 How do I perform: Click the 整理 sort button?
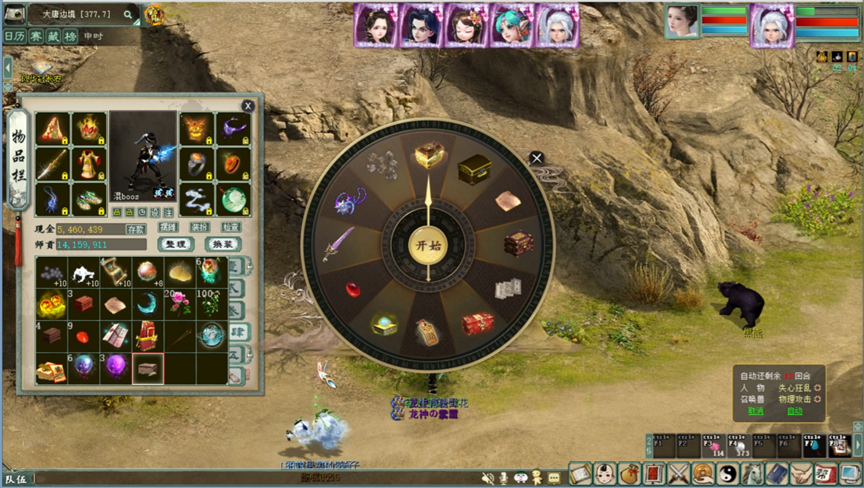[x=174, y=244]
